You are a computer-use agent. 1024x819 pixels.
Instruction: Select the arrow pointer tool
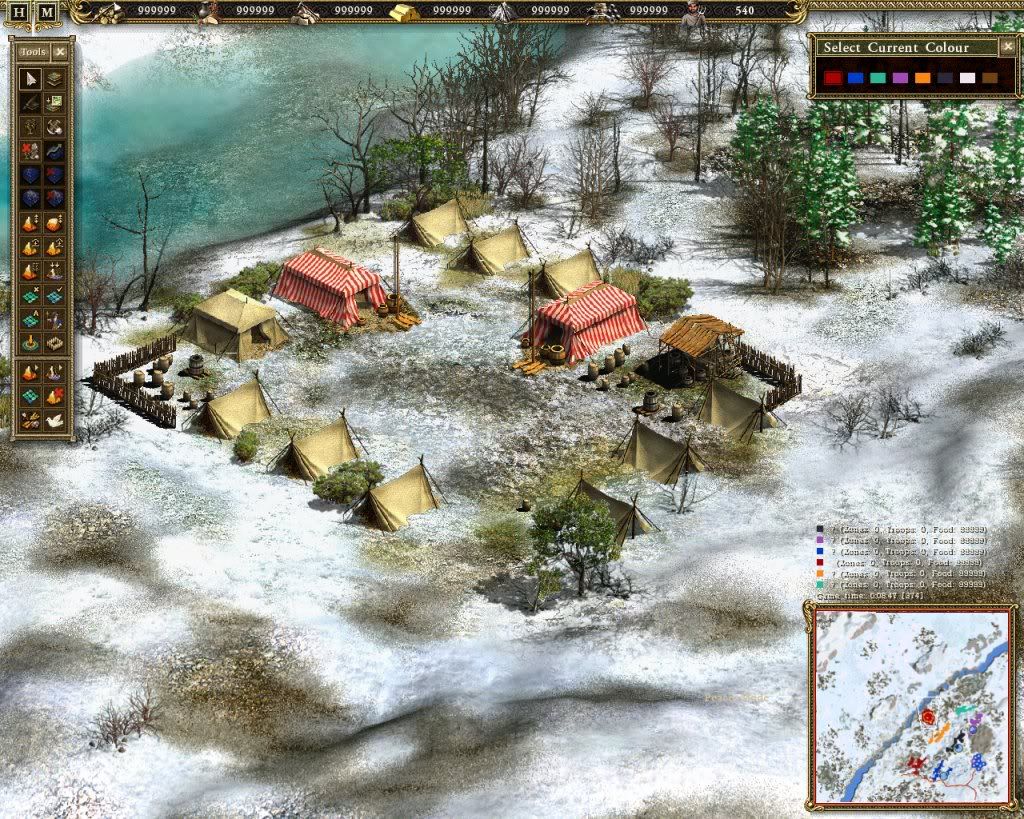30,79
